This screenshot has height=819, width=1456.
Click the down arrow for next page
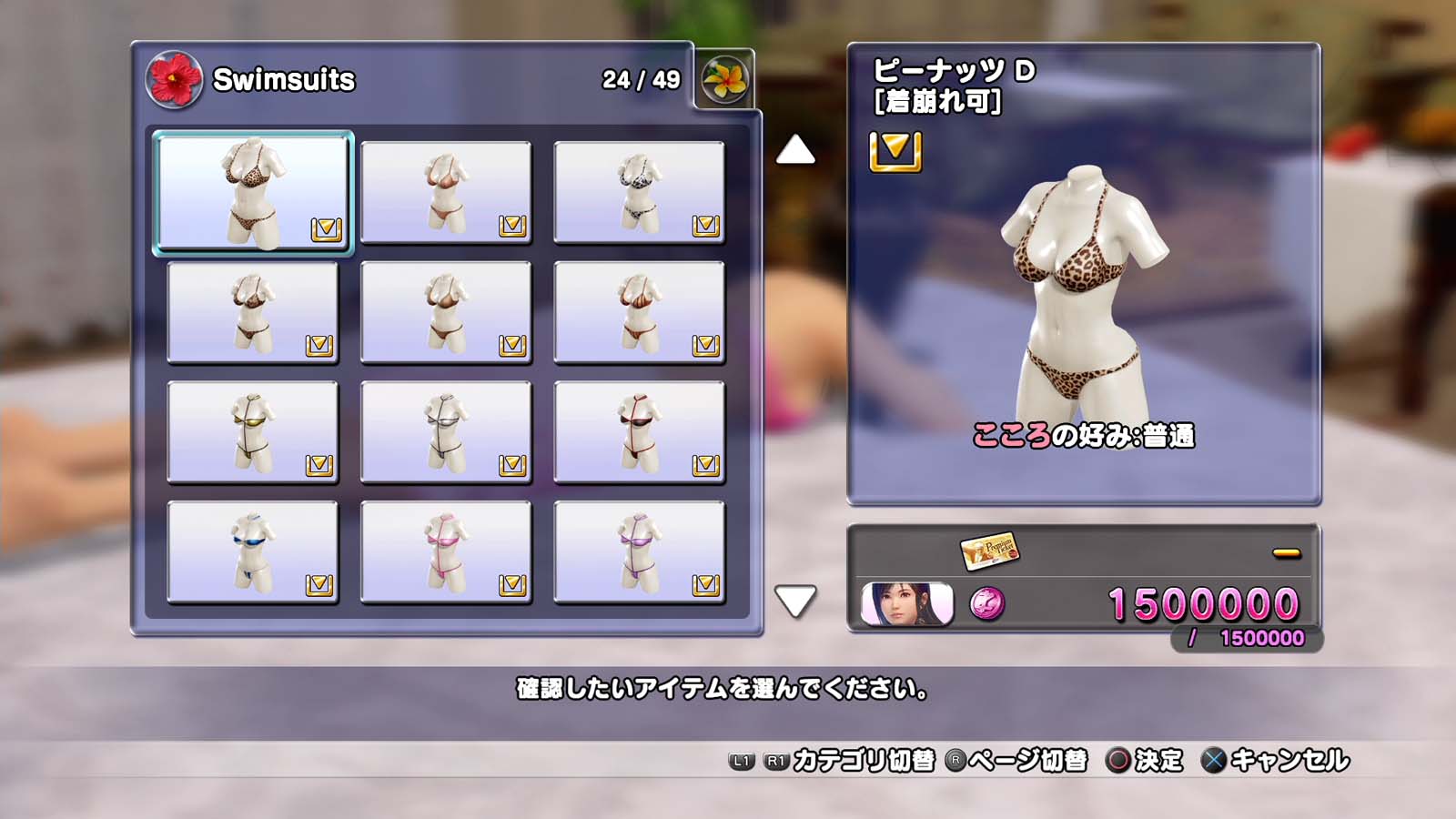[x=795, y=601]
